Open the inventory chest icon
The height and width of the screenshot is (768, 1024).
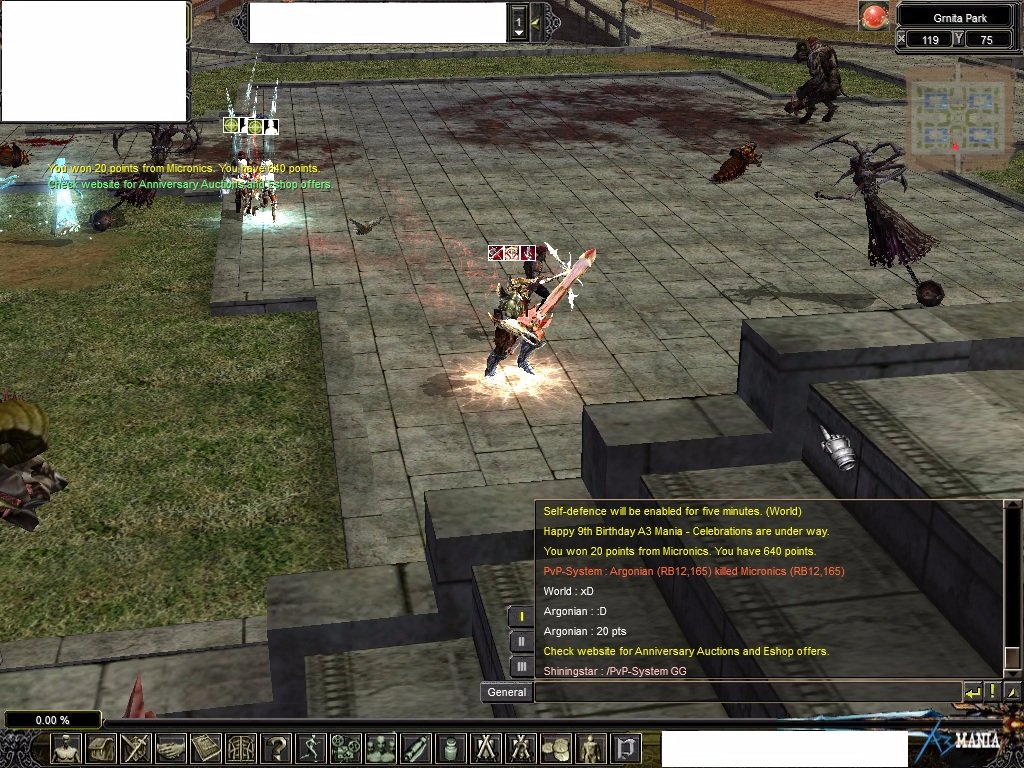pyautogui.click(x=101, y=748)
